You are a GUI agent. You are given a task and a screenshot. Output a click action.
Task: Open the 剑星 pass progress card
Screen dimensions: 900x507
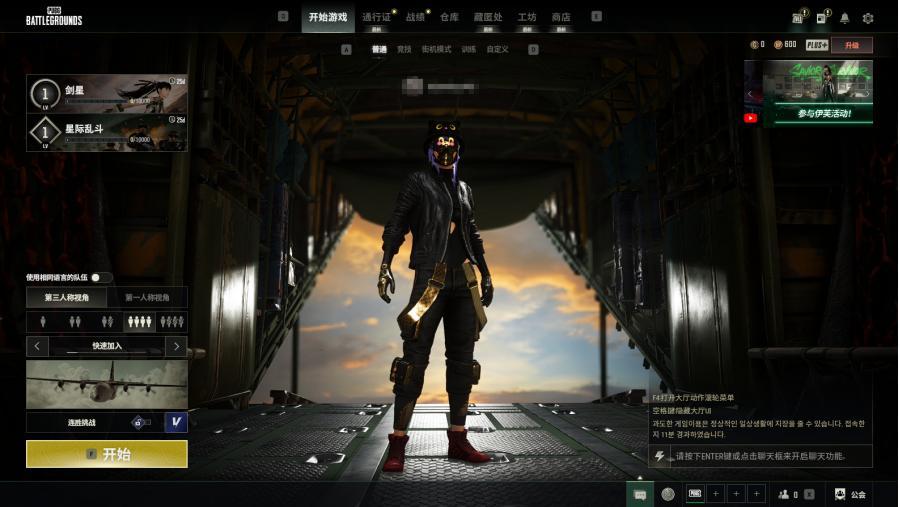tap(107, 94)
